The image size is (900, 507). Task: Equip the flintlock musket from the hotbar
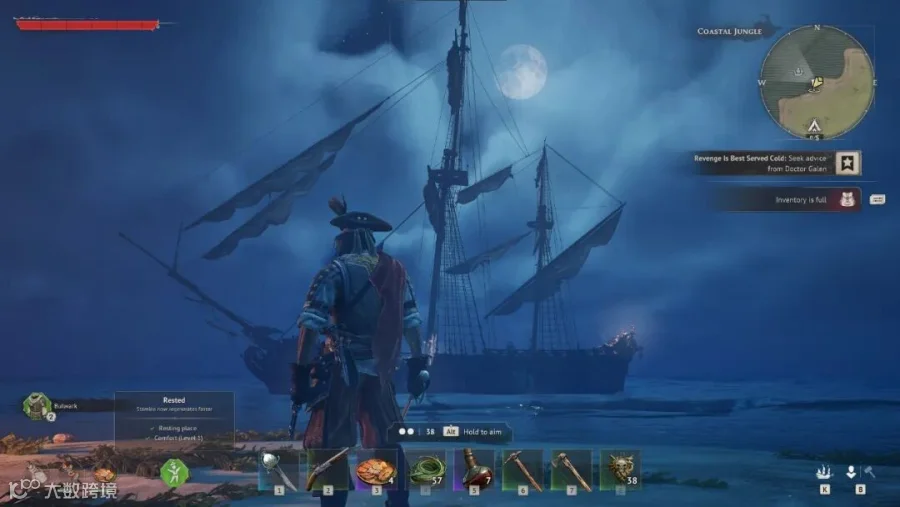(x=326, y=468)
